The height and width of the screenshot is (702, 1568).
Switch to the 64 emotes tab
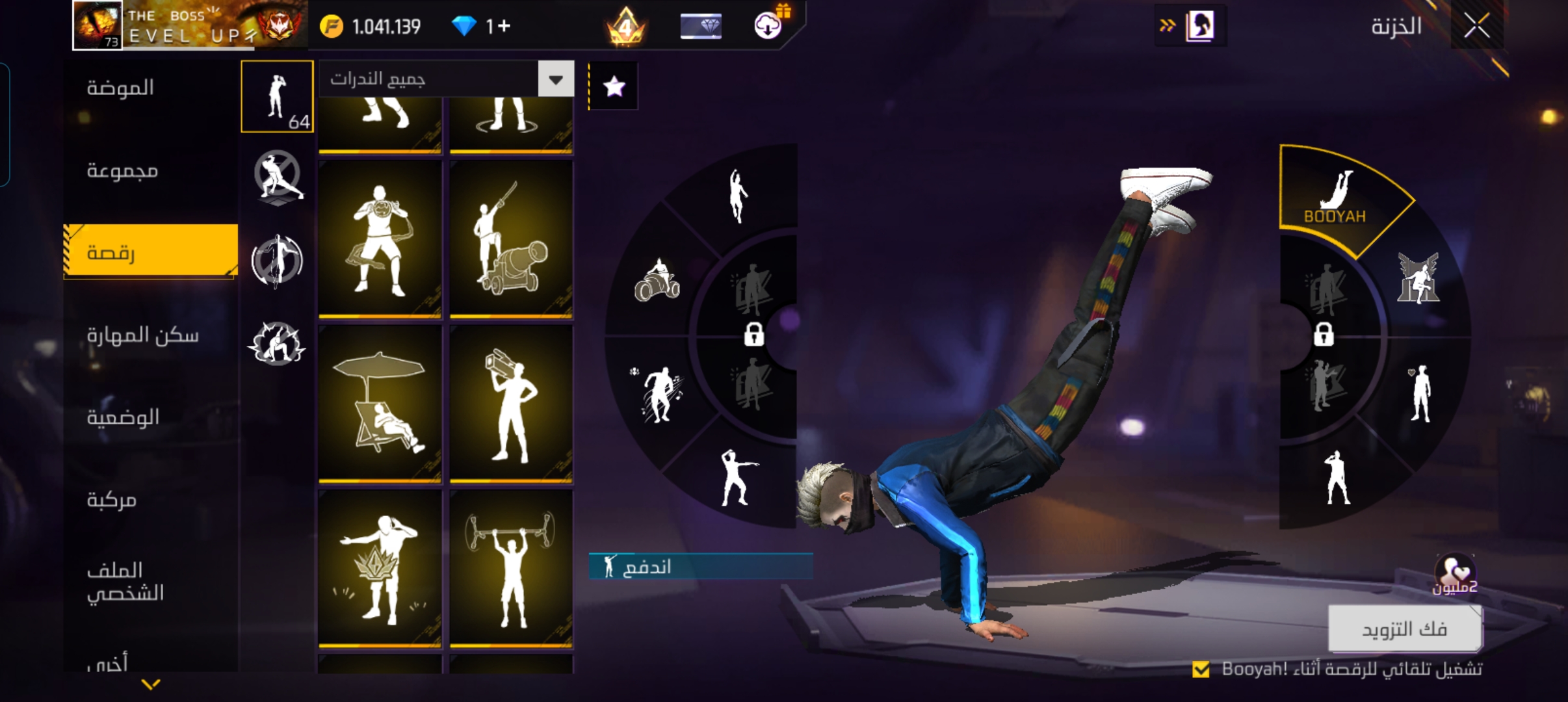point(278,96)
